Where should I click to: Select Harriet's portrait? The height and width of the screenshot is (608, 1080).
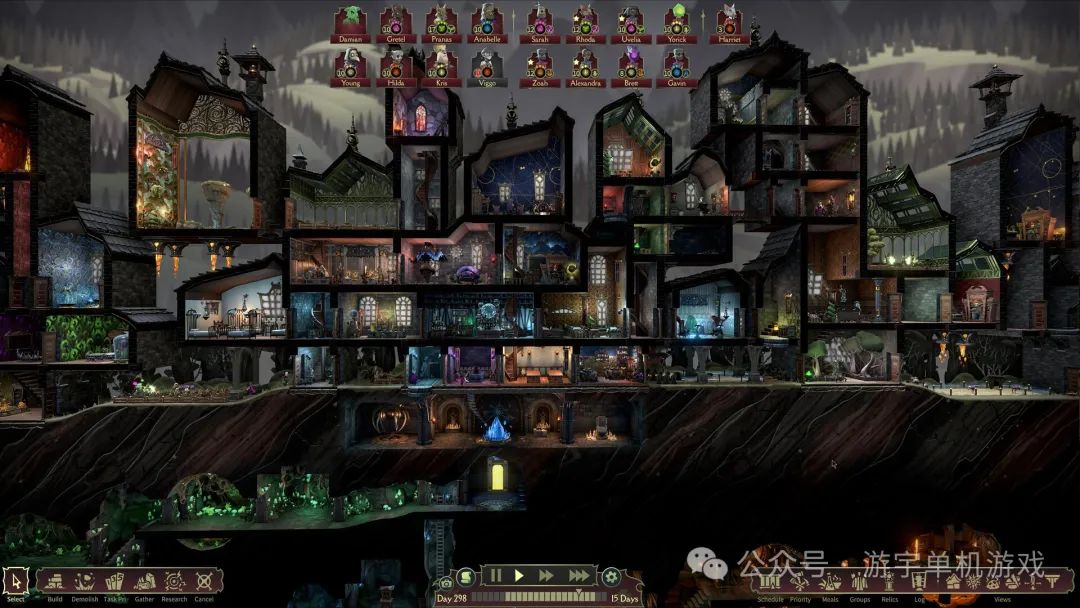tap(729, 24)
